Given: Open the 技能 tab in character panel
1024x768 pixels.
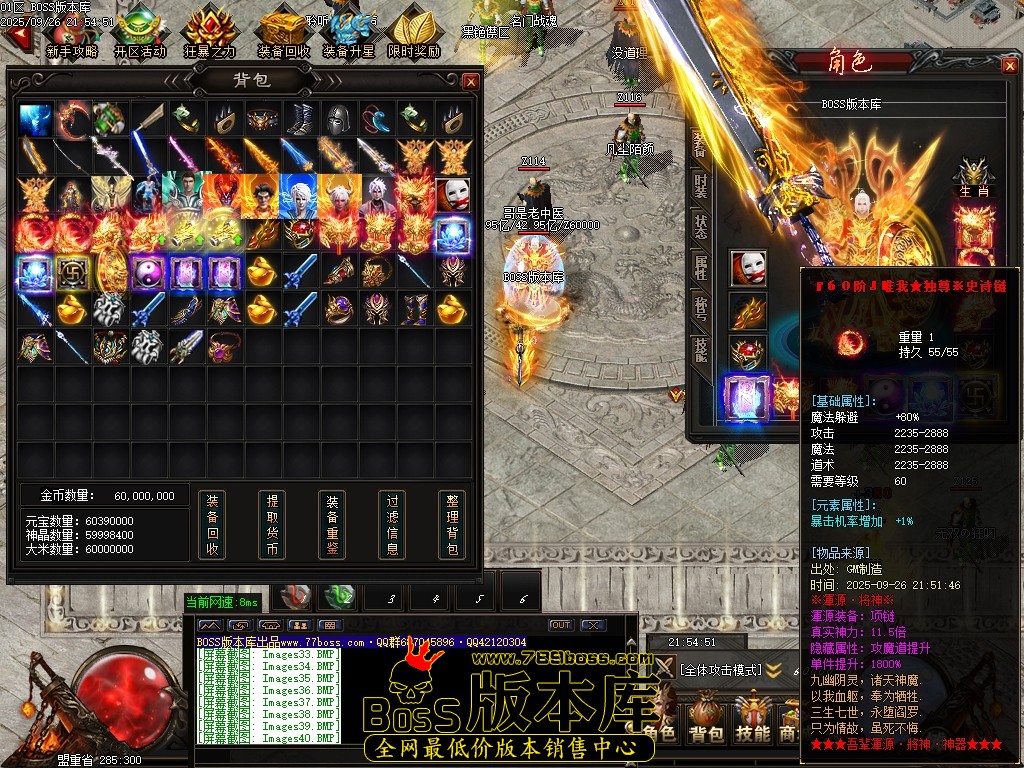Looking at the screenshot, I should [700, 348].
